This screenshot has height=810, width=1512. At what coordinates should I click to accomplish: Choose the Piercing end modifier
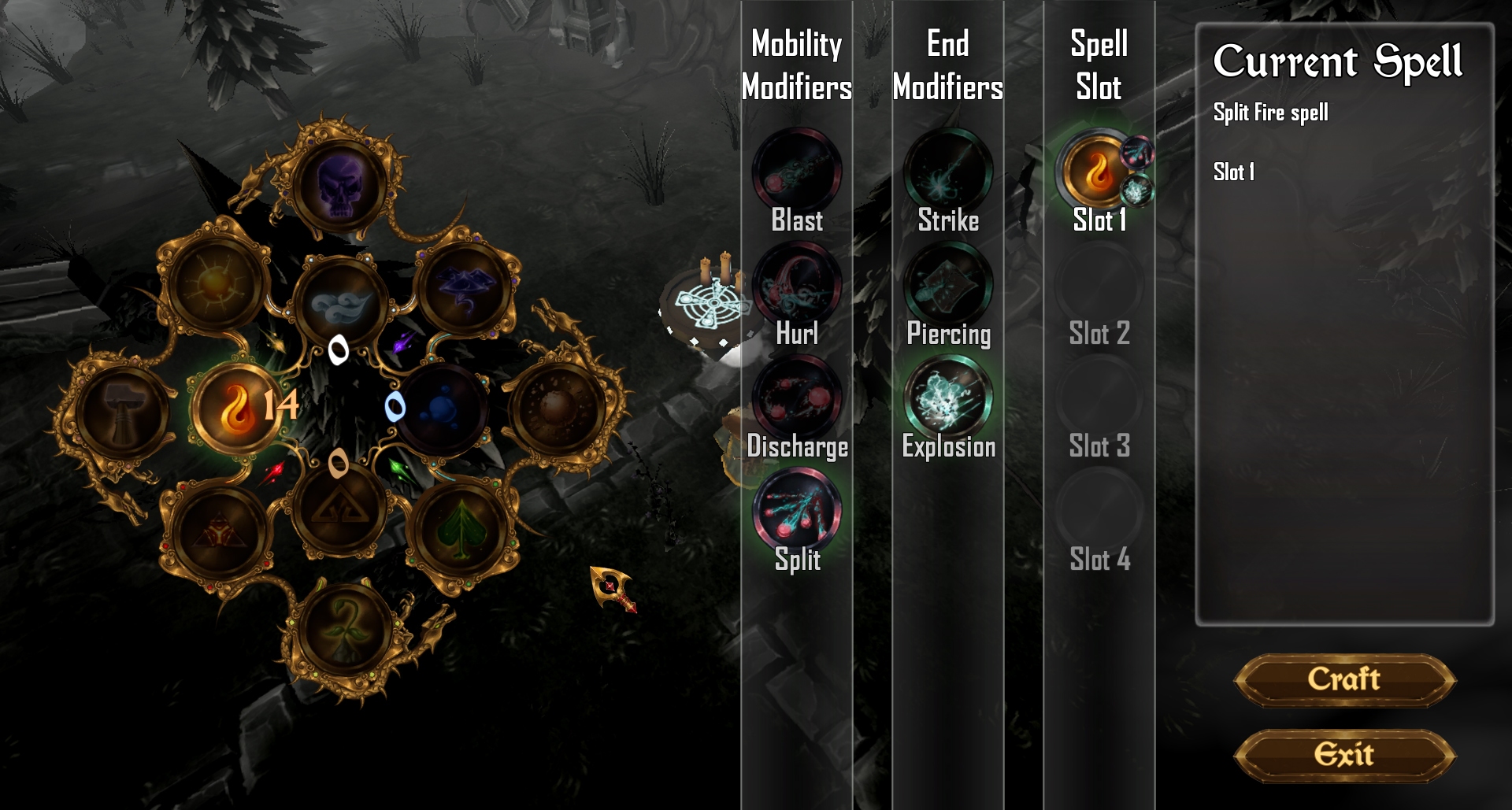(948, 284)
